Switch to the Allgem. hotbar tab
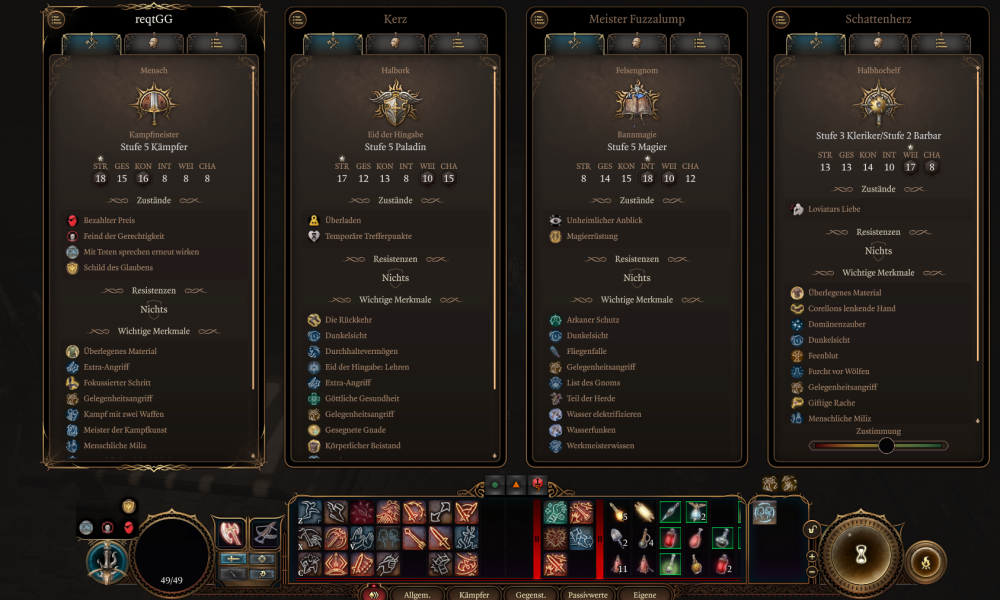This screenshot has width=1000, height=600. [x=418, y=594]
